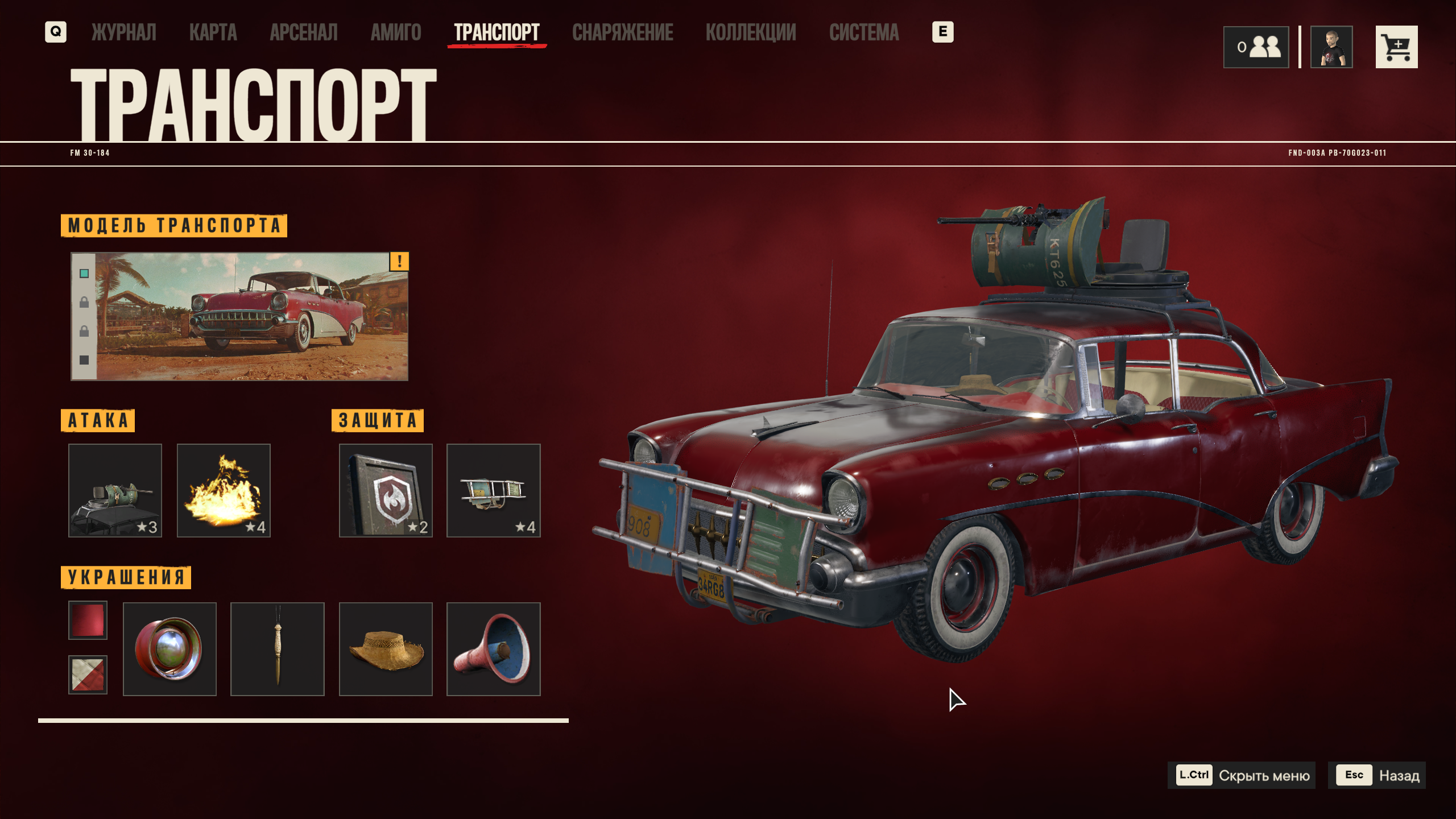The height and width of the screenshot is (819, 1456).
Task: Open the store shopping cart
Action: tap(1396, 47)
